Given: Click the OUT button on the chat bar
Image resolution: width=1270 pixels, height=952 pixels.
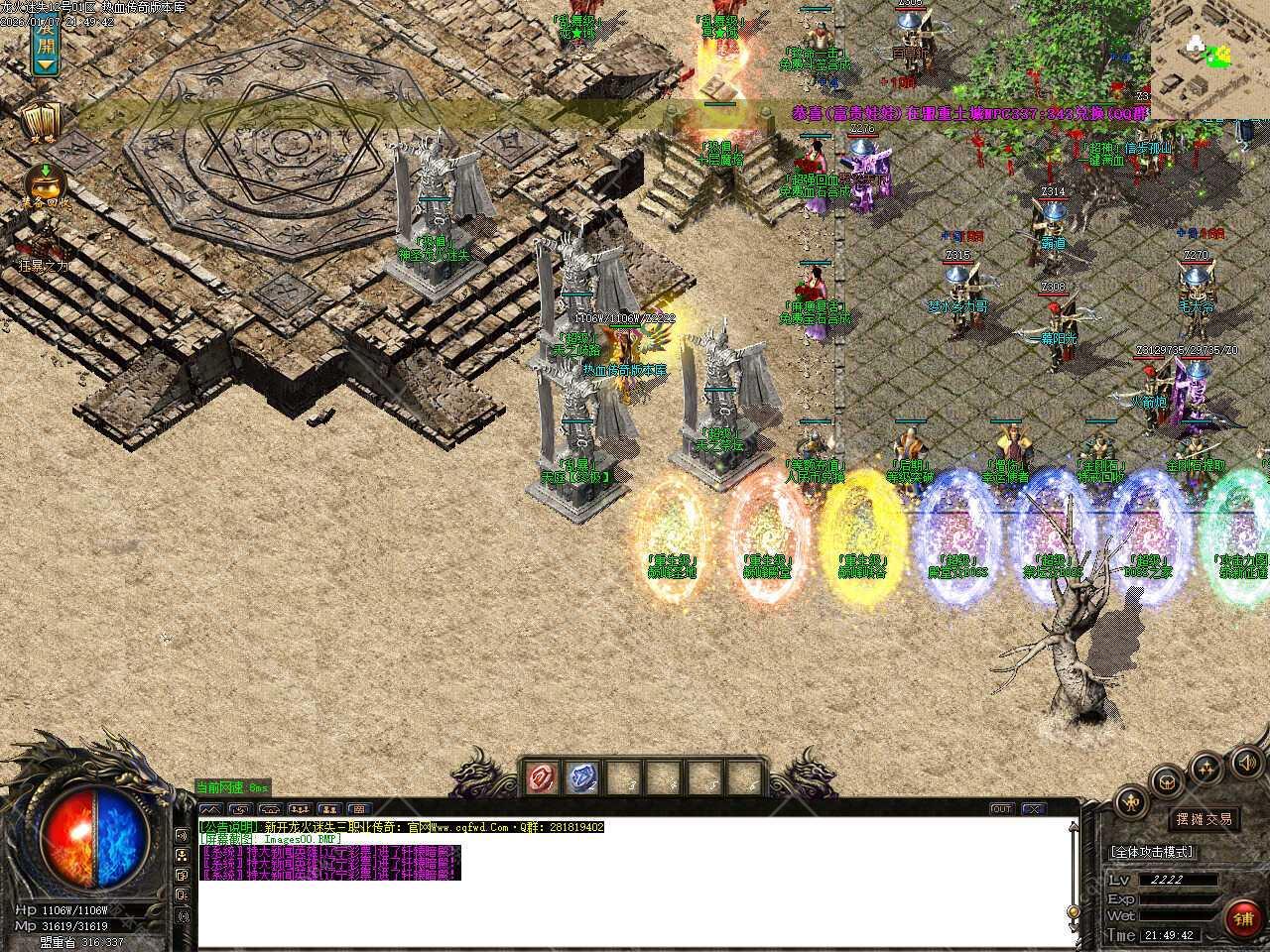Looking at the screenshot, I should coord(1002,809).
